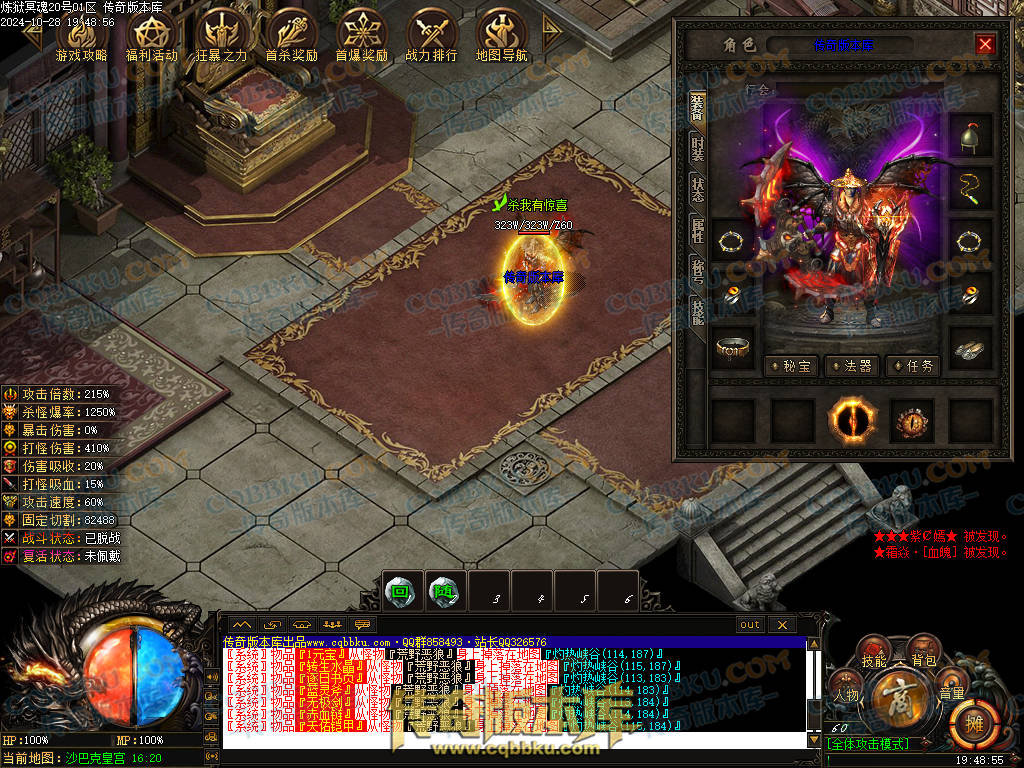Select the equipped helmet slot
1024x768 pixels.
(x=969, y=135)
